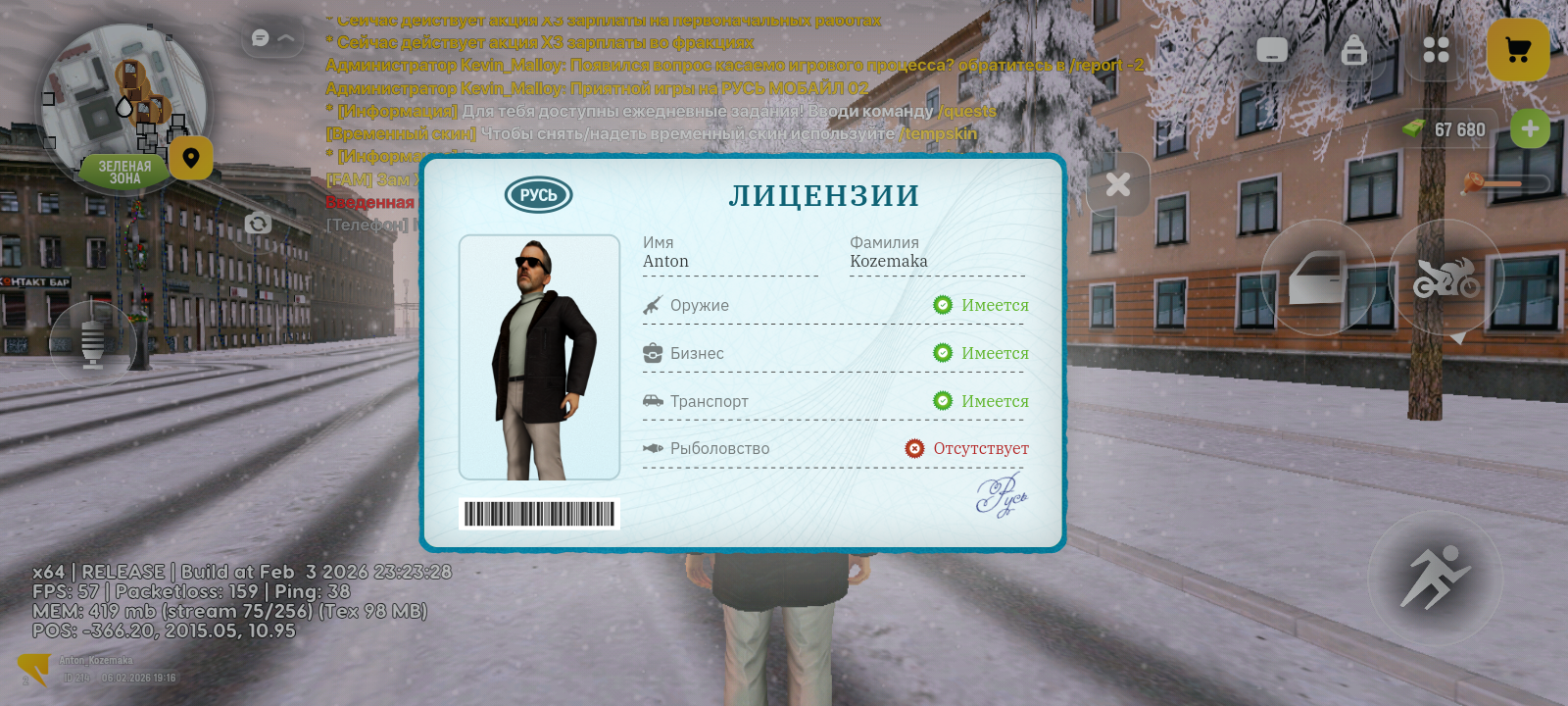Open the yellow shopping cart store

click(1518, 50)
